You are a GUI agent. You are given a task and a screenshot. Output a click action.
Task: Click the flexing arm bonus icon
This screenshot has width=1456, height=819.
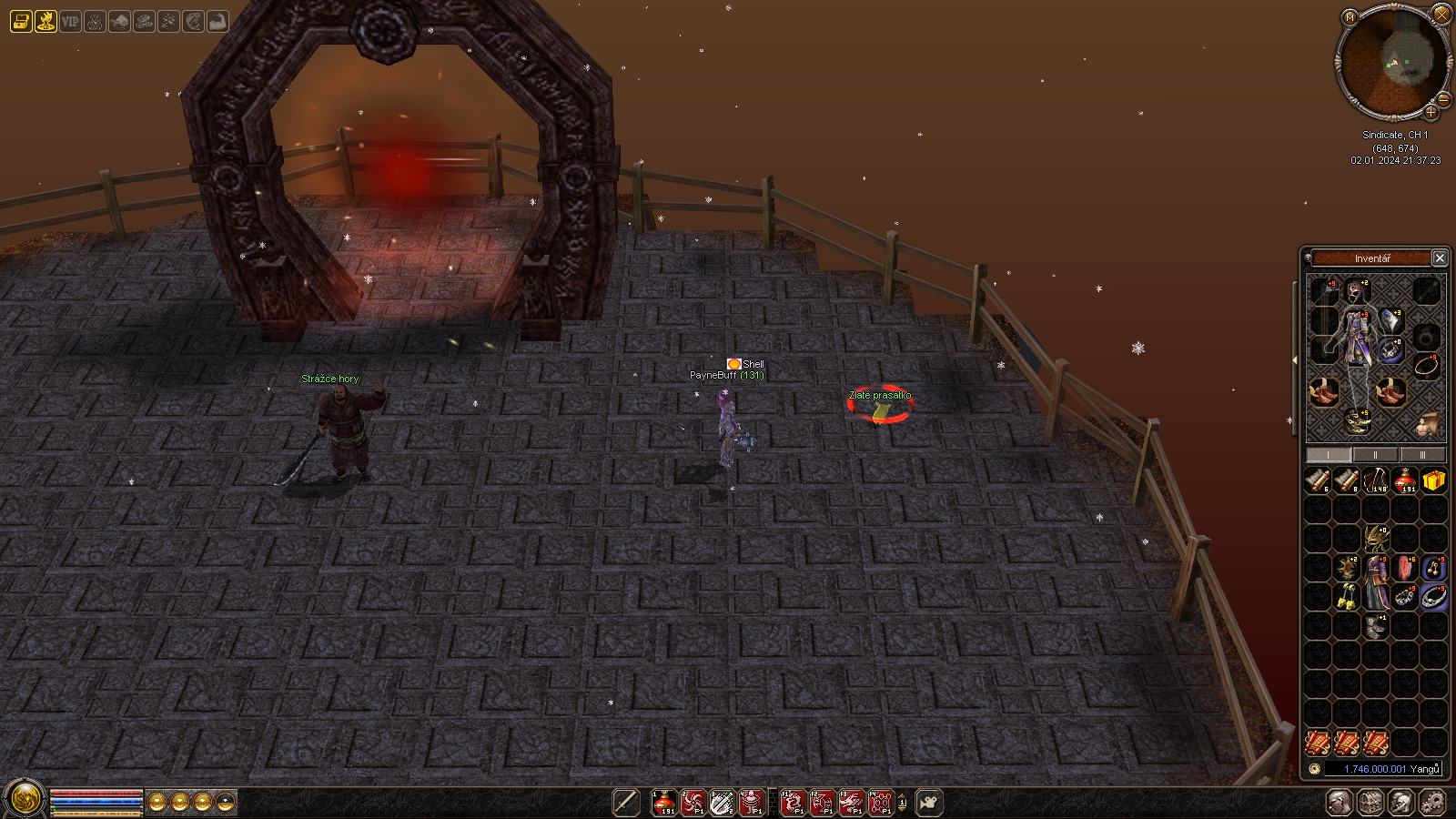click(x=217, y=21)
